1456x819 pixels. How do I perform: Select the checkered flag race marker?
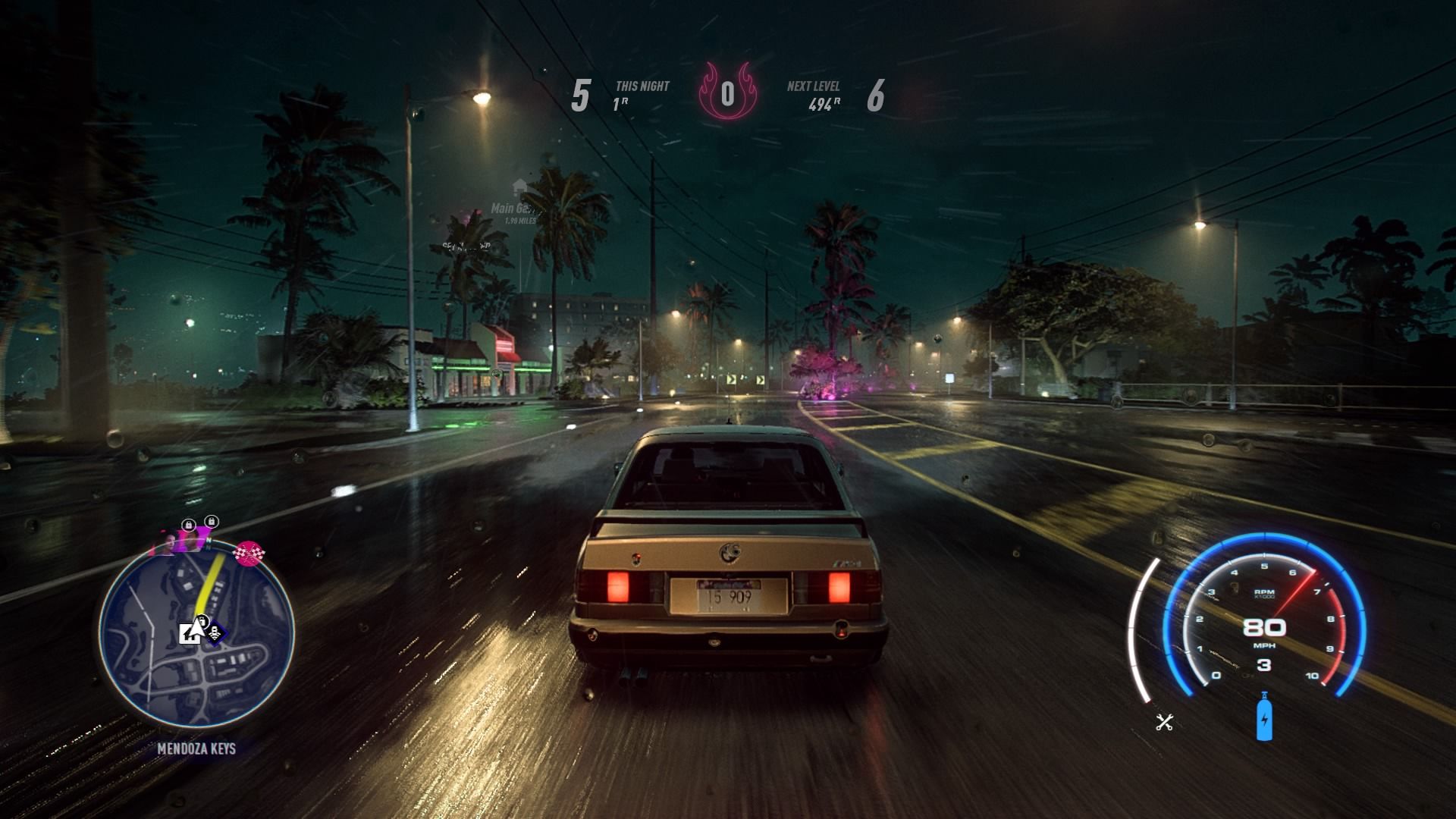(x=250, y=554)
